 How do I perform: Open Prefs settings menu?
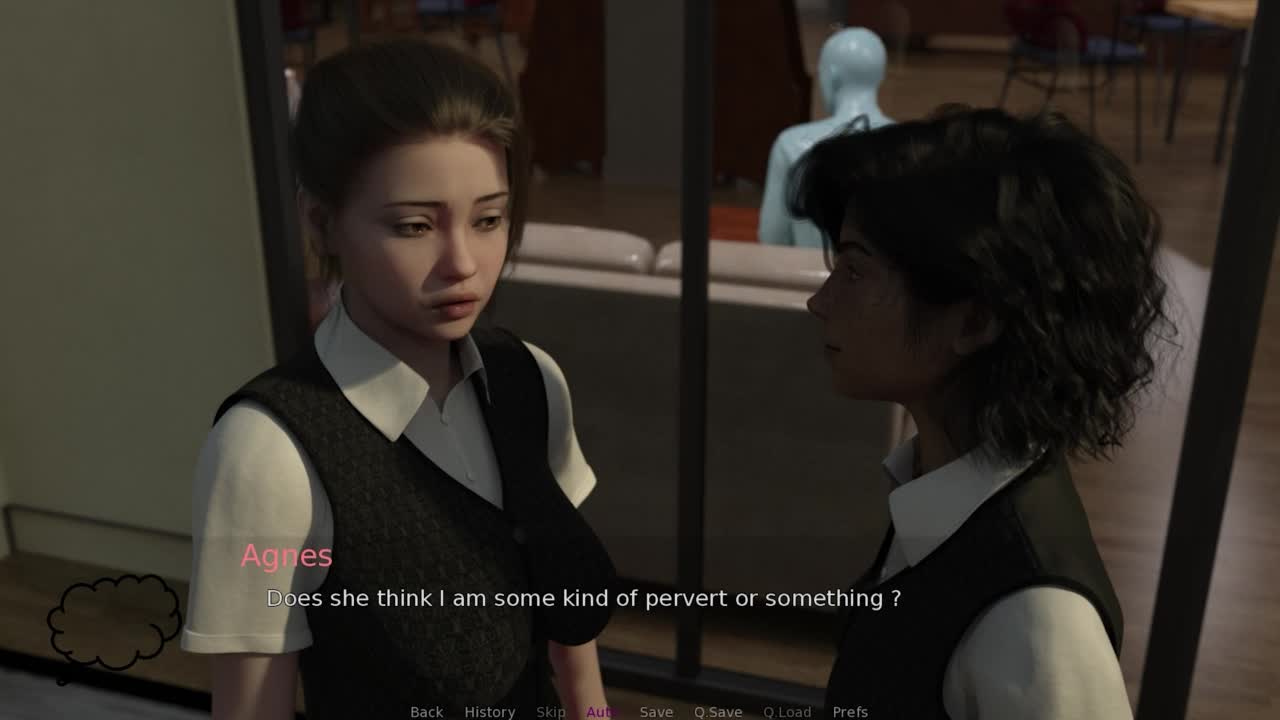850,711
